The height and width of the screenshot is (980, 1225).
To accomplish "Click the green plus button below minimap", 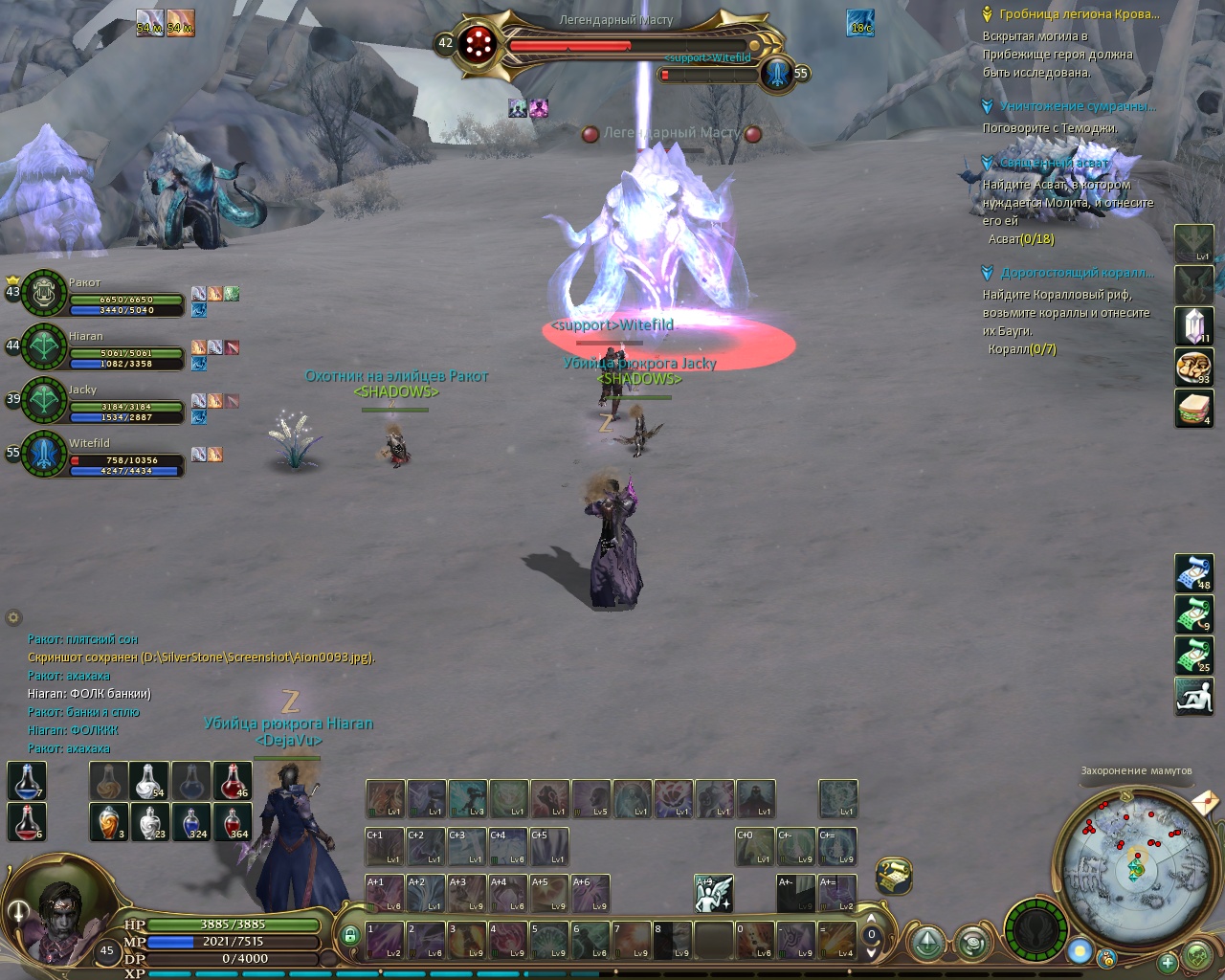I will coord(1167,962).
